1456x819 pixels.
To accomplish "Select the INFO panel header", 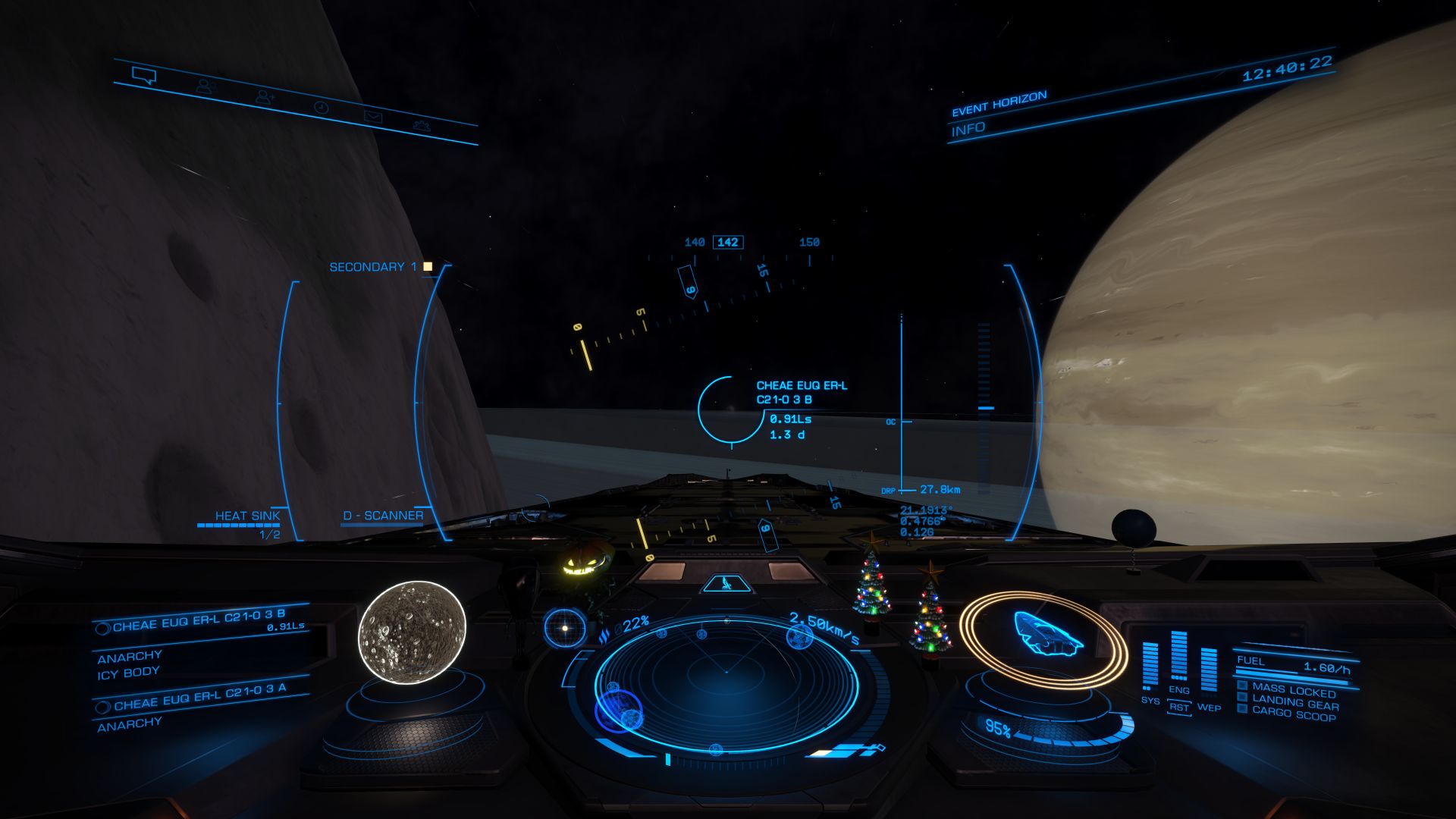I will tap(968, 130).
